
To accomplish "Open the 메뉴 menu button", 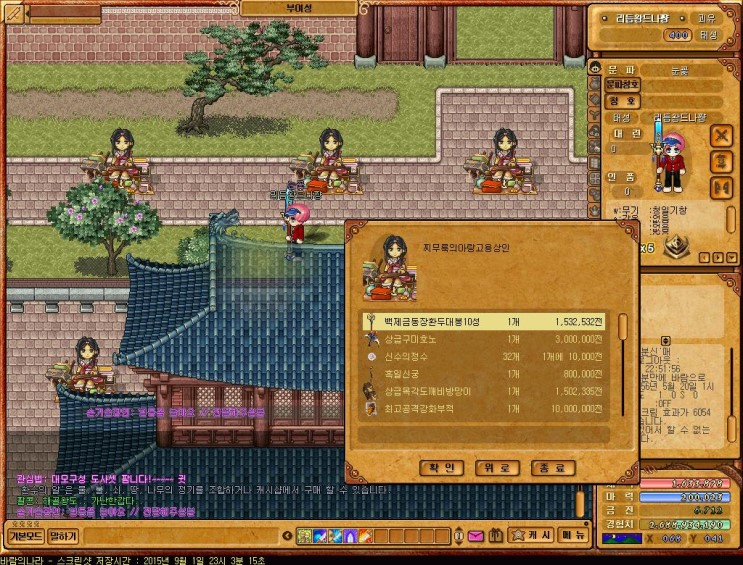I will (x=573, y=536).
